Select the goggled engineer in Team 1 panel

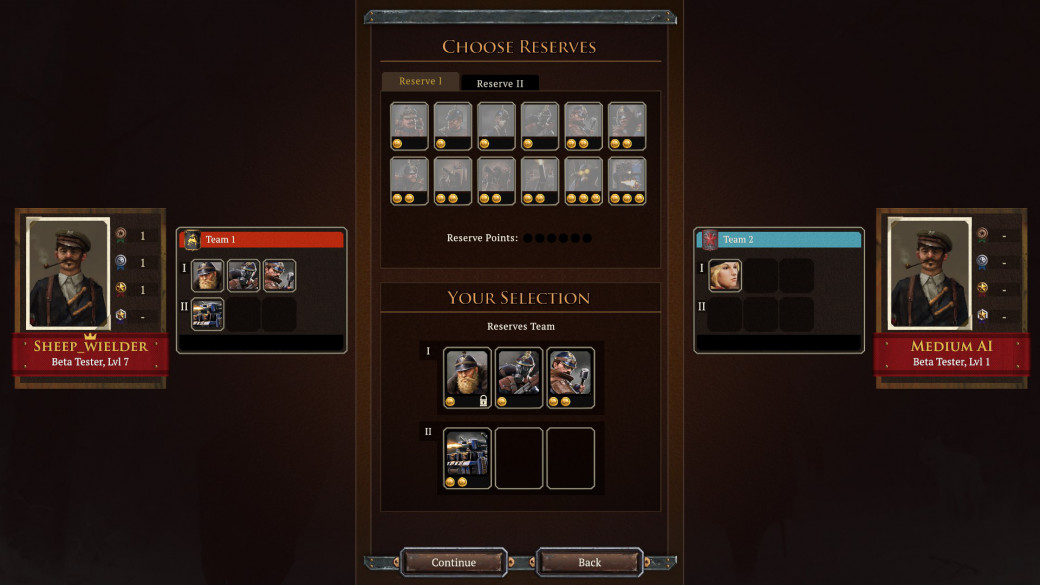280,276
